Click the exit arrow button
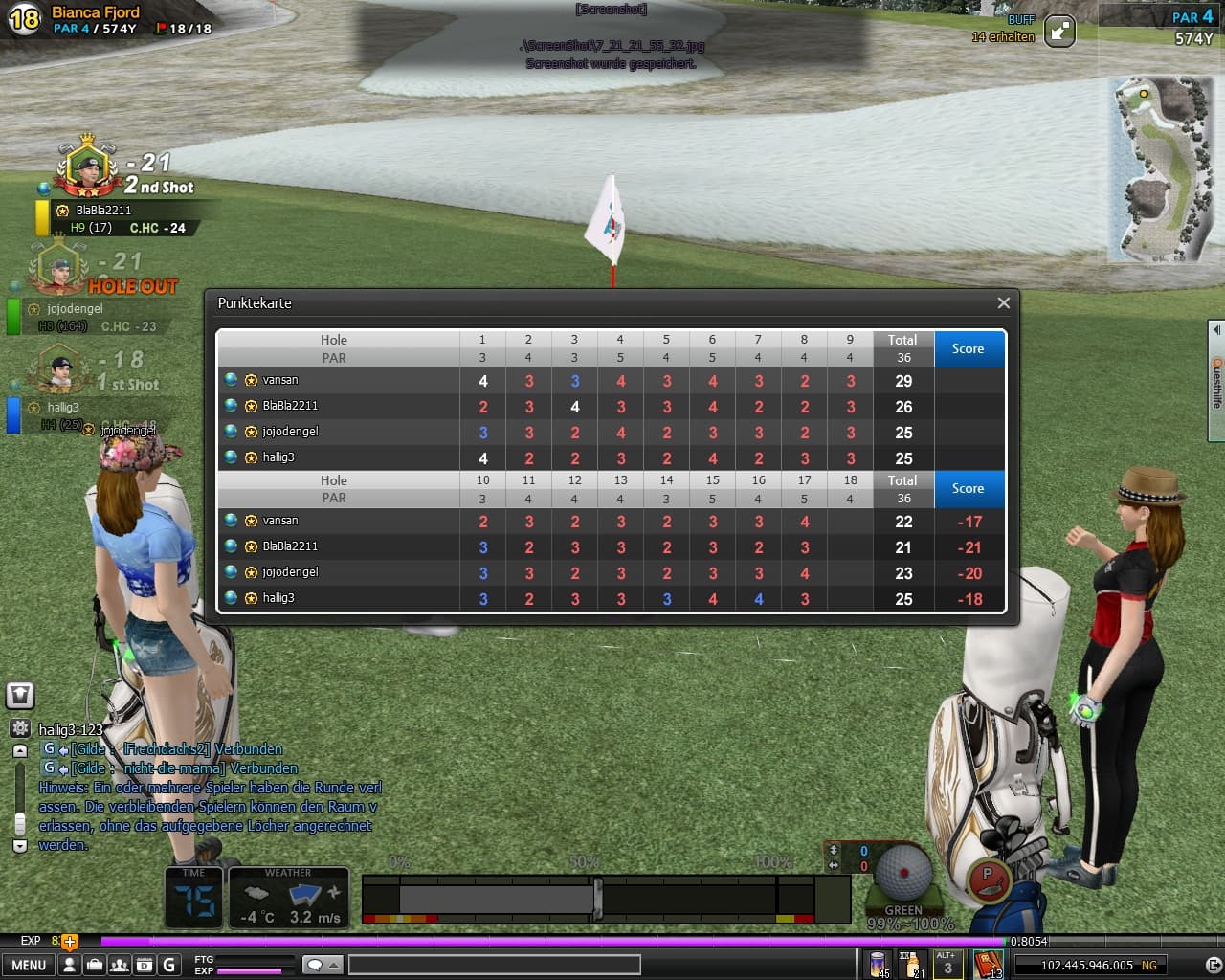This screenshot has height=980, width=1225. (1214, 965)
